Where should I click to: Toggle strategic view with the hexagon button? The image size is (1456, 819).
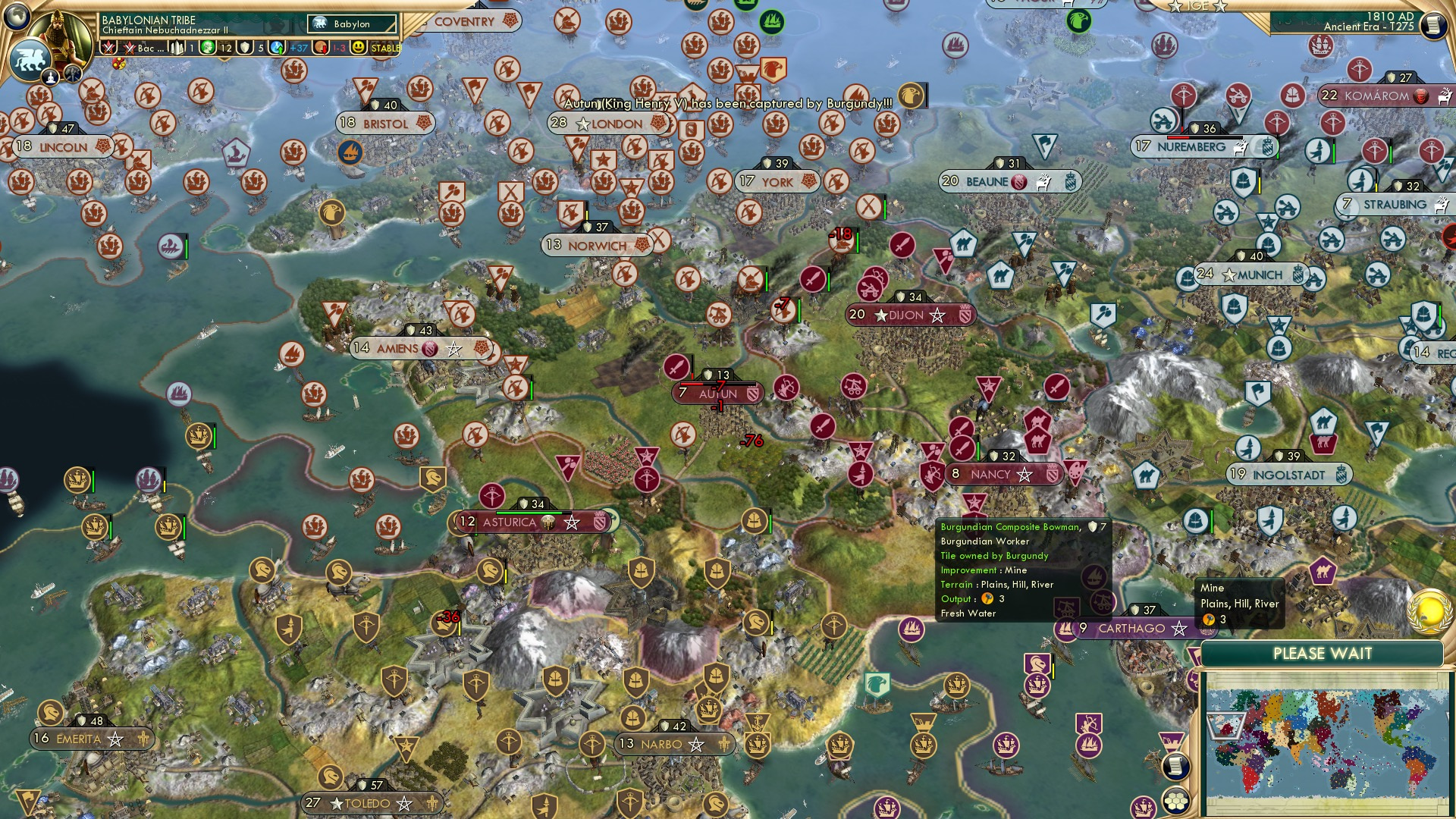click(1176, 802)
